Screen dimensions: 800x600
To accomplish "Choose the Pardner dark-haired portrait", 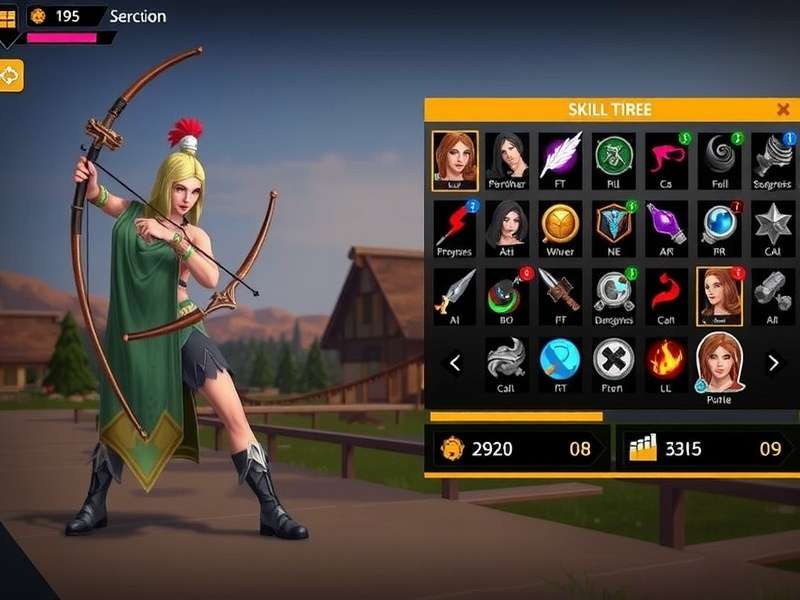I will pyautogui.click(x=507, y=155).
